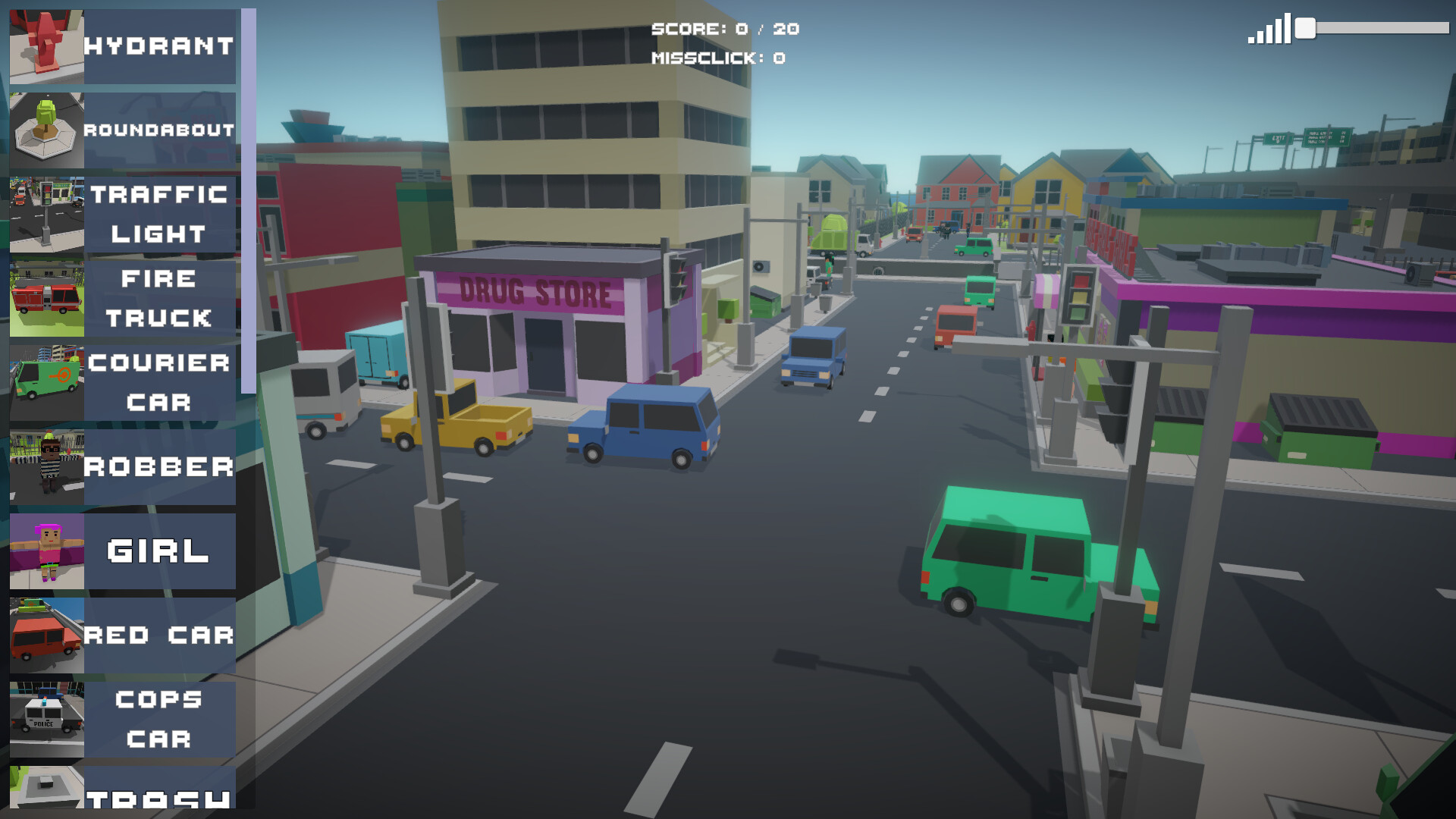Choose the Courier Car entry
Screen dimensions: 1456x819
coord(123,383)
